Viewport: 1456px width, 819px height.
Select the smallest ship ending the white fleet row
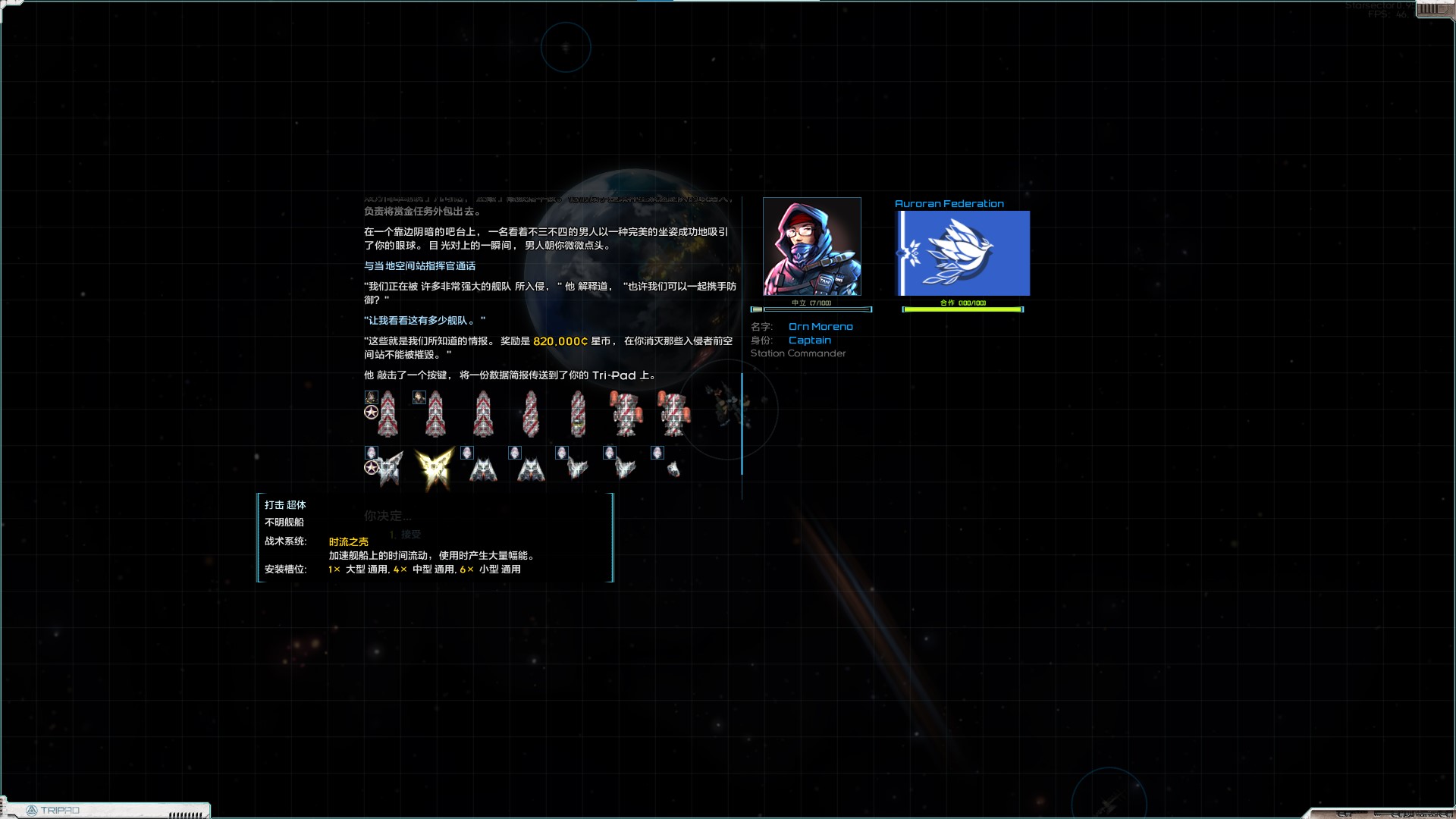673,469
